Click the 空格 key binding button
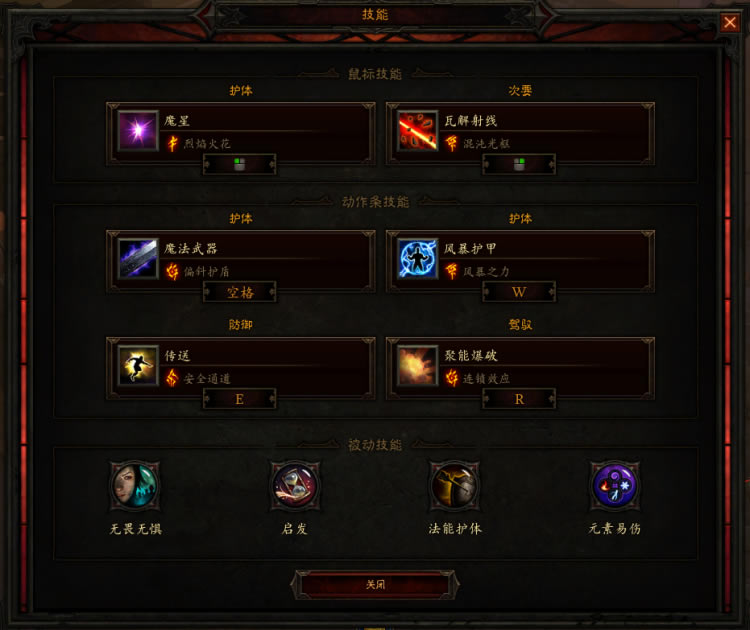This screenshot has height=630, width=750. coord(240,292)
